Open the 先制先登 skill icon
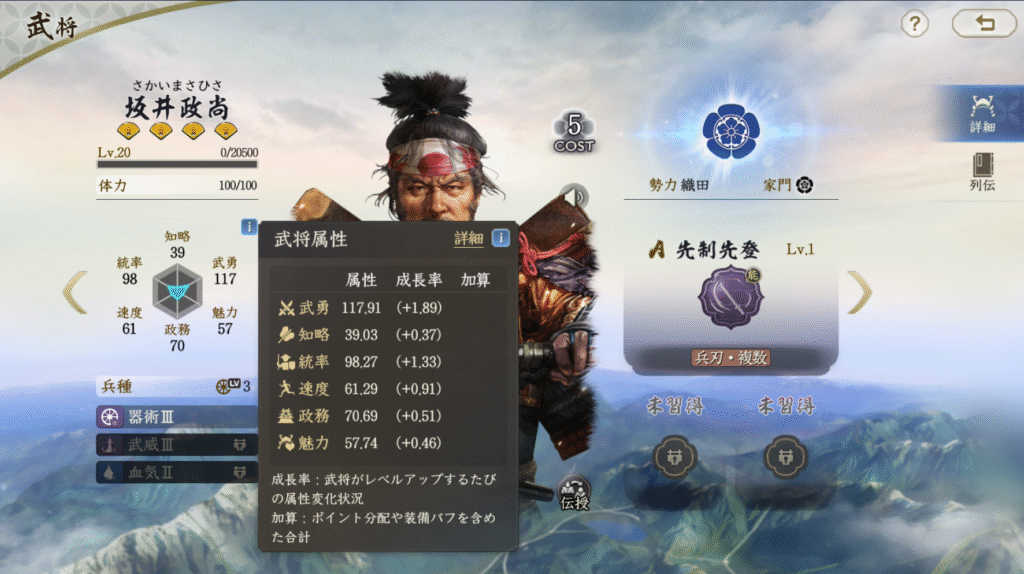The height and width of the screenshot is (574, 1024). tap(730, 298)
